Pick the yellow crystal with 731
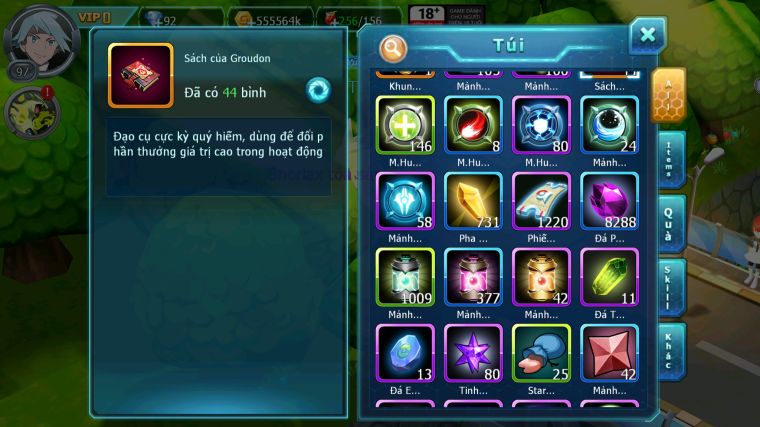The image size is (760, 427). [473, 202]
